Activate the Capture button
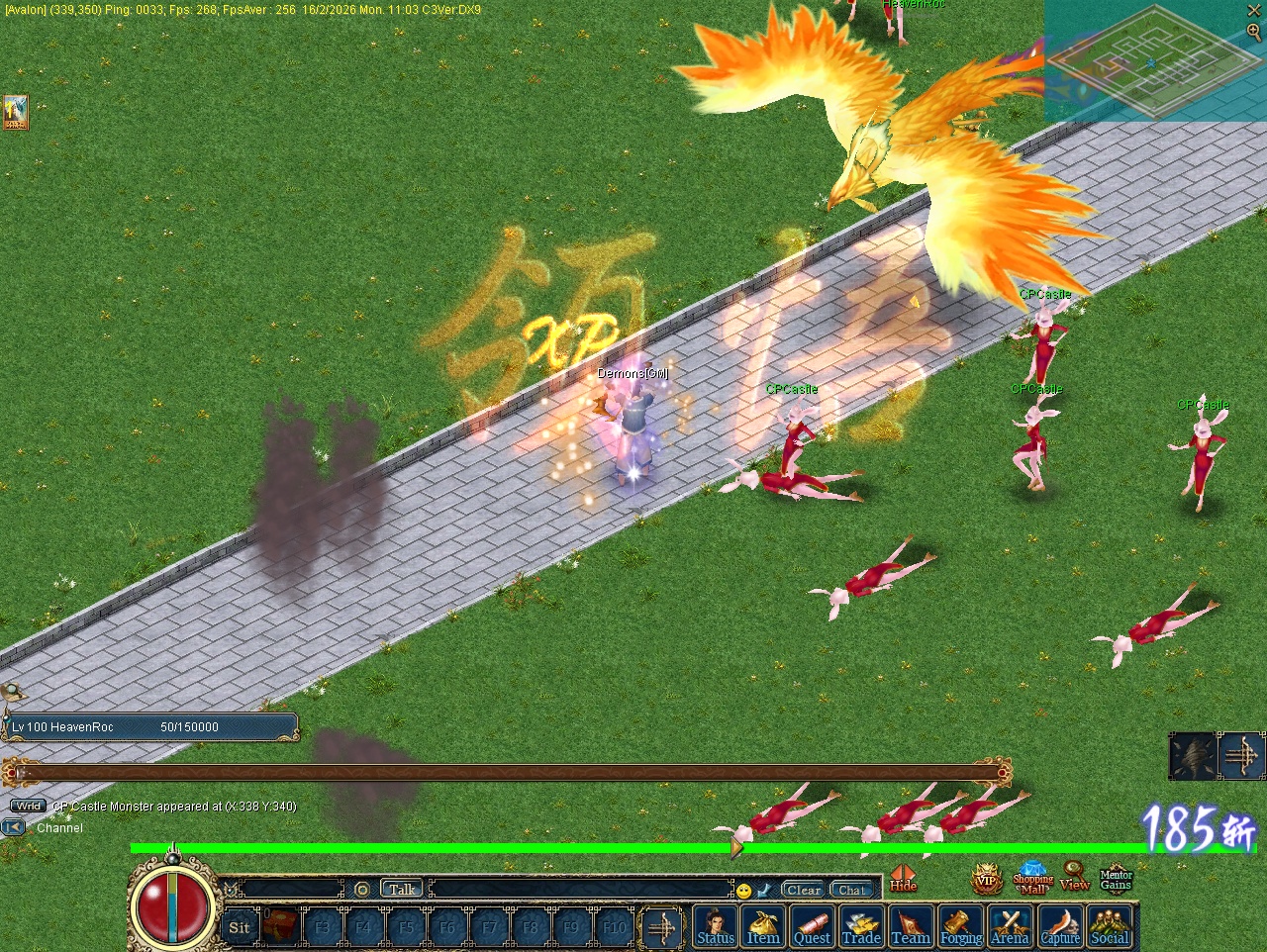 click(1060, 926)
